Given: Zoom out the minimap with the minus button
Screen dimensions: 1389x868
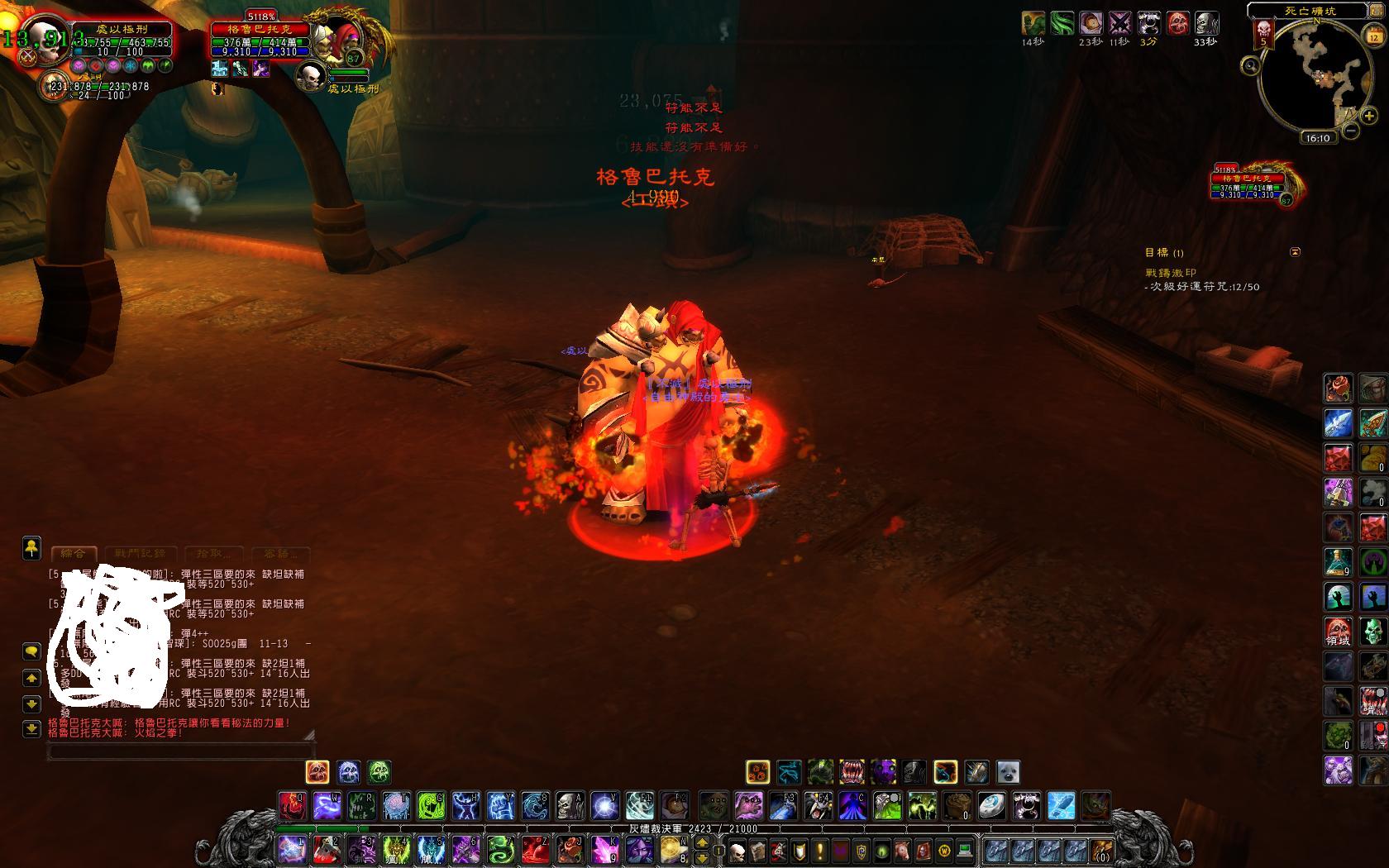Looking at the screenshot, I should click(x=1351, y=131).
